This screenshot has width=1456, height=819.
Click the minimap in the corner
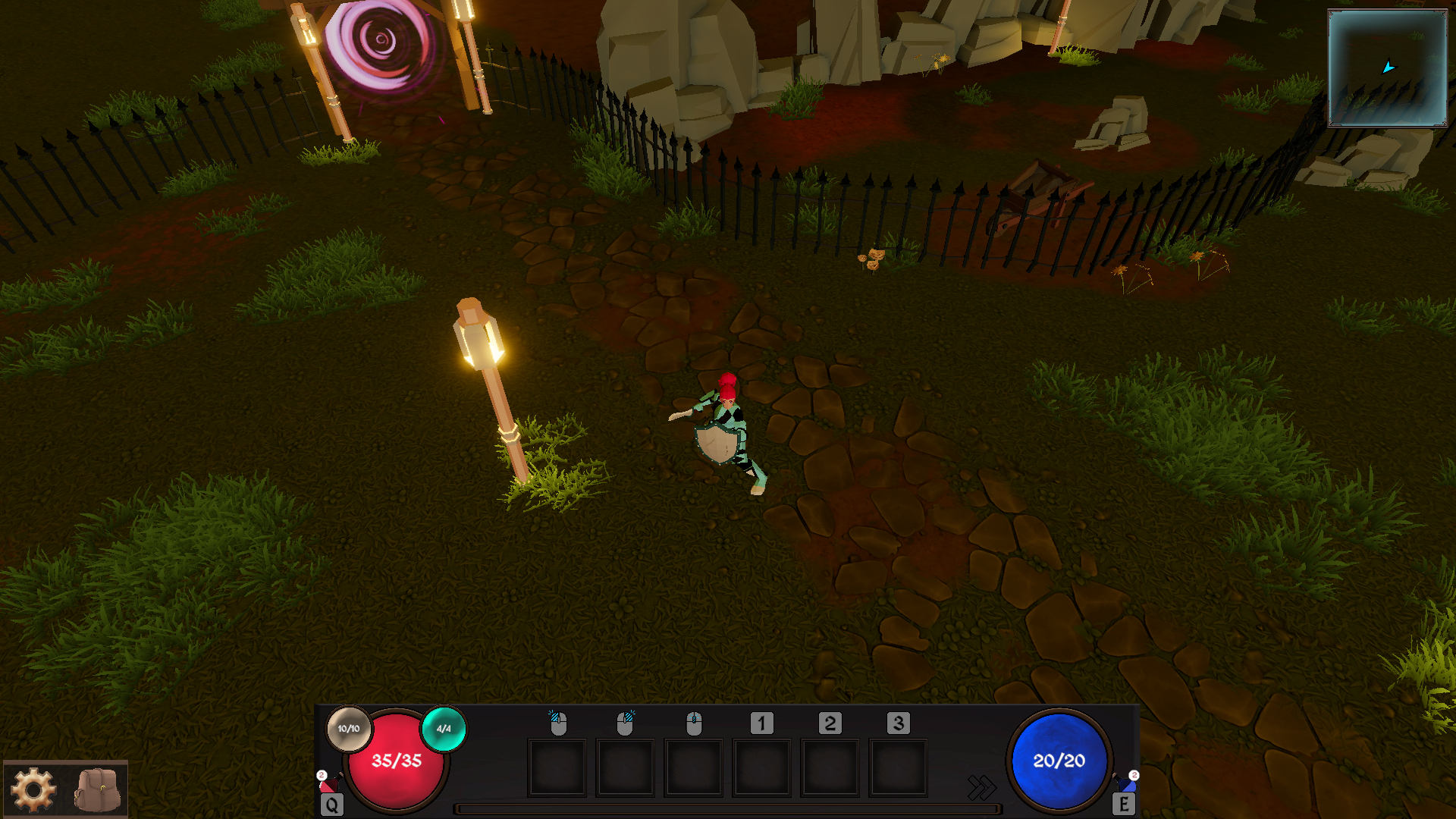pyautogui.click(x=1387, y=68)
